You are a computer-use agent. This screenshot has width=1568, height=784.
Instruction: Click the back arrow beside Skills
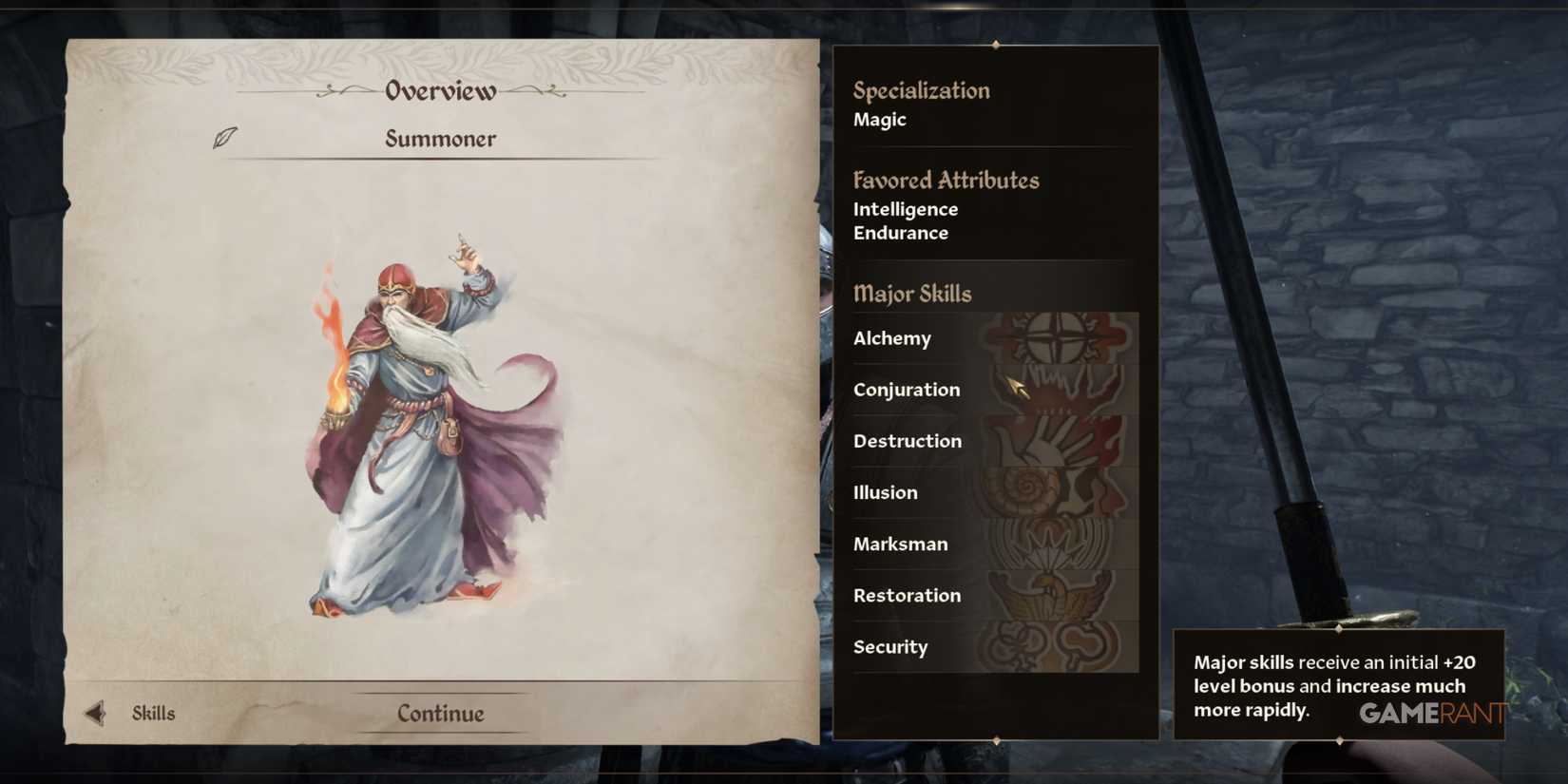pos(92,712)
